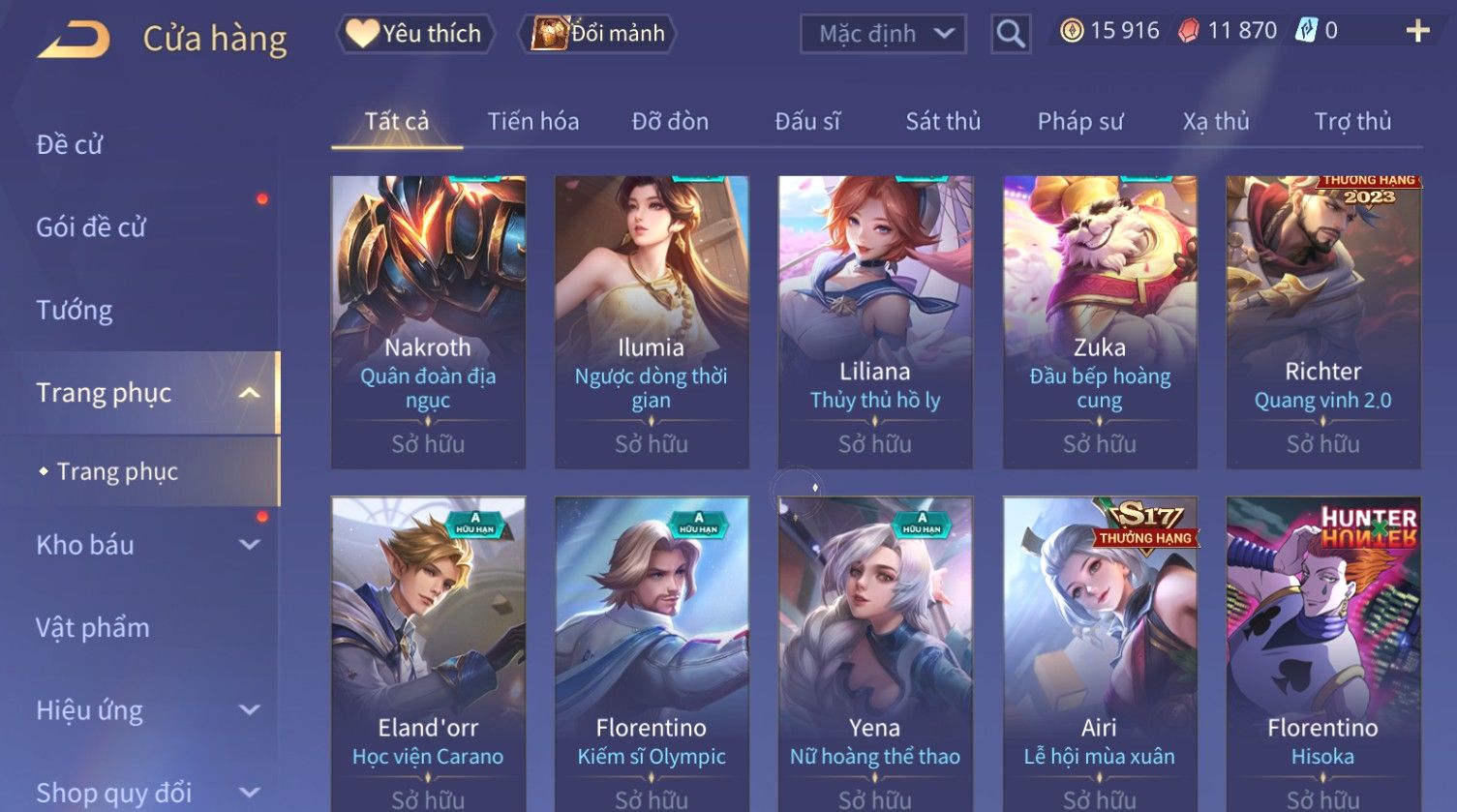Open the Đề cử menu entry

pyautogui.click(x=70, y=145)
